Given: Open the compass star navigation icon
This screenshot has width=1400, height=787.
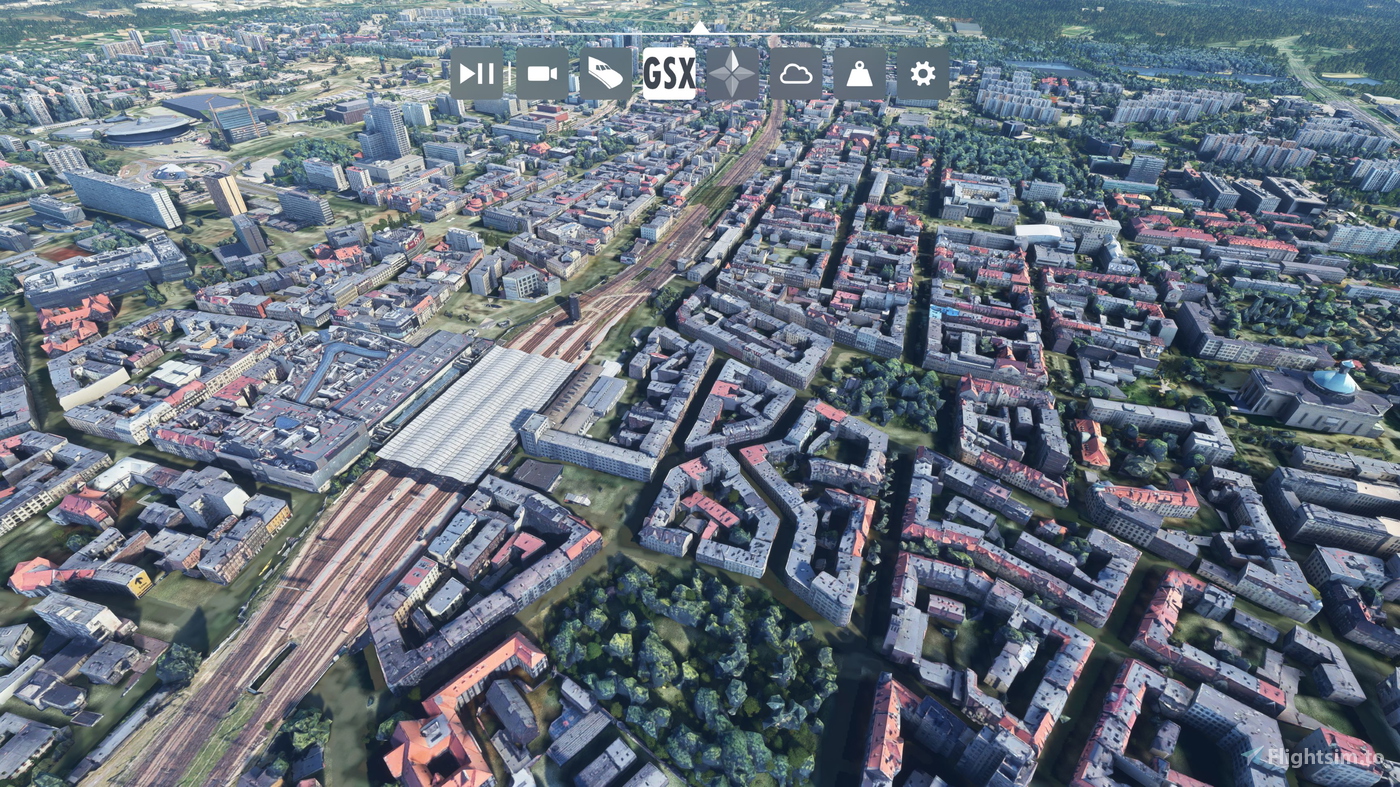Looking at the screenshot, I should [734, 72].
